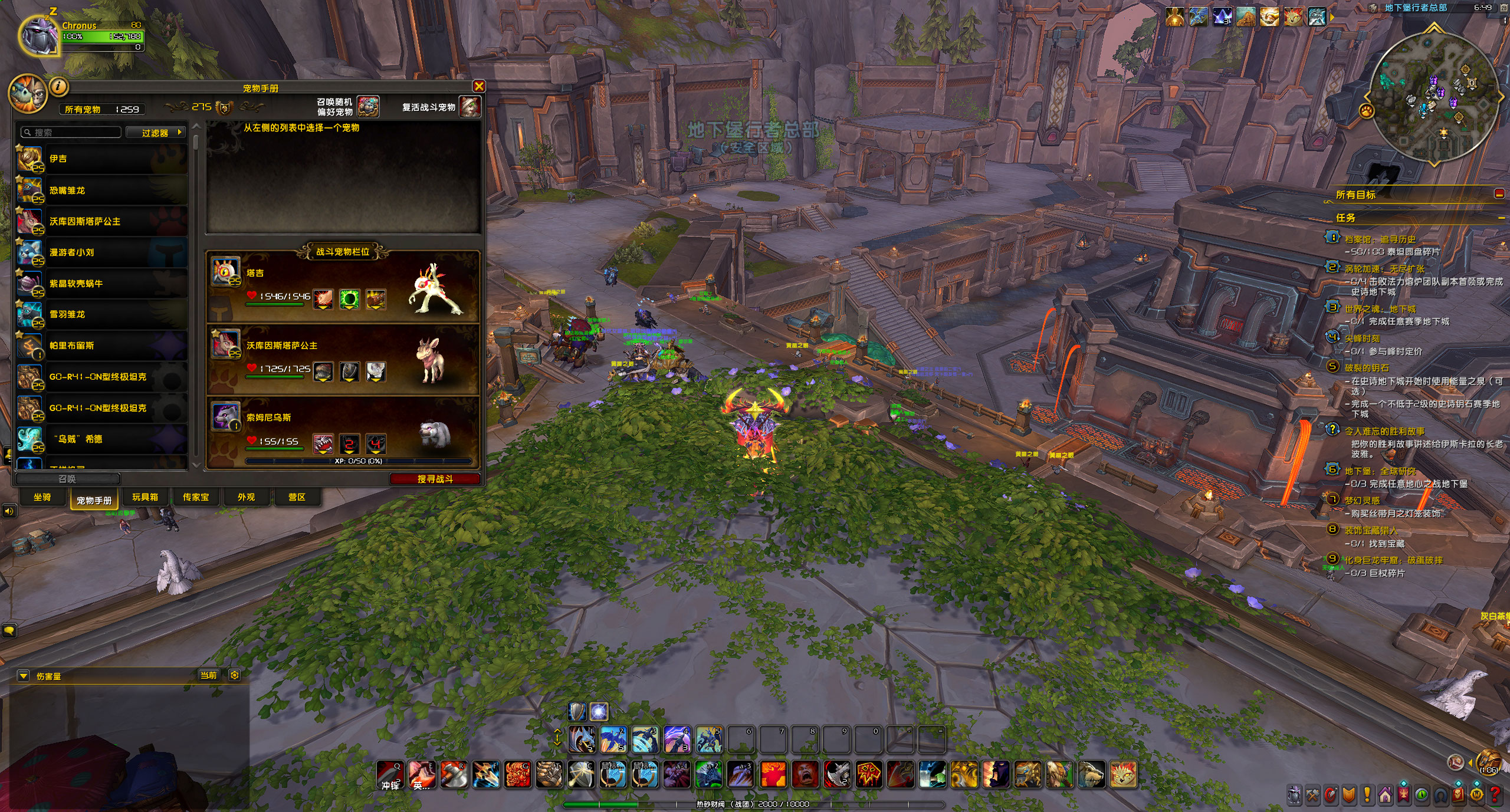Close the pet journal window
Screen dimensions: 1510x812
point(479,87)
